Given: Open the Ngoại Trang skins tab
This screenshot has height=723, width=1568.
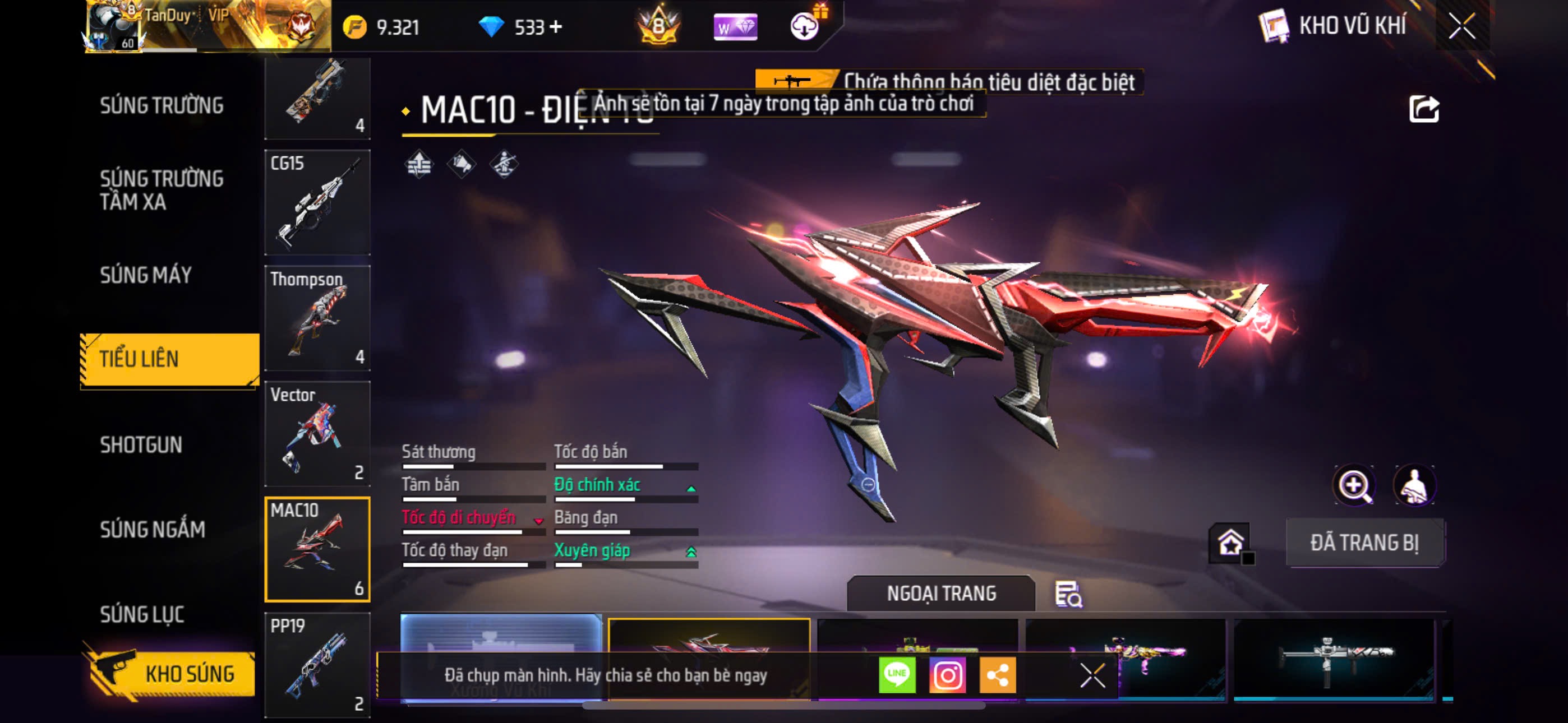Looking at the screenshot, I should pyautogui.click(x=940, y=594).
